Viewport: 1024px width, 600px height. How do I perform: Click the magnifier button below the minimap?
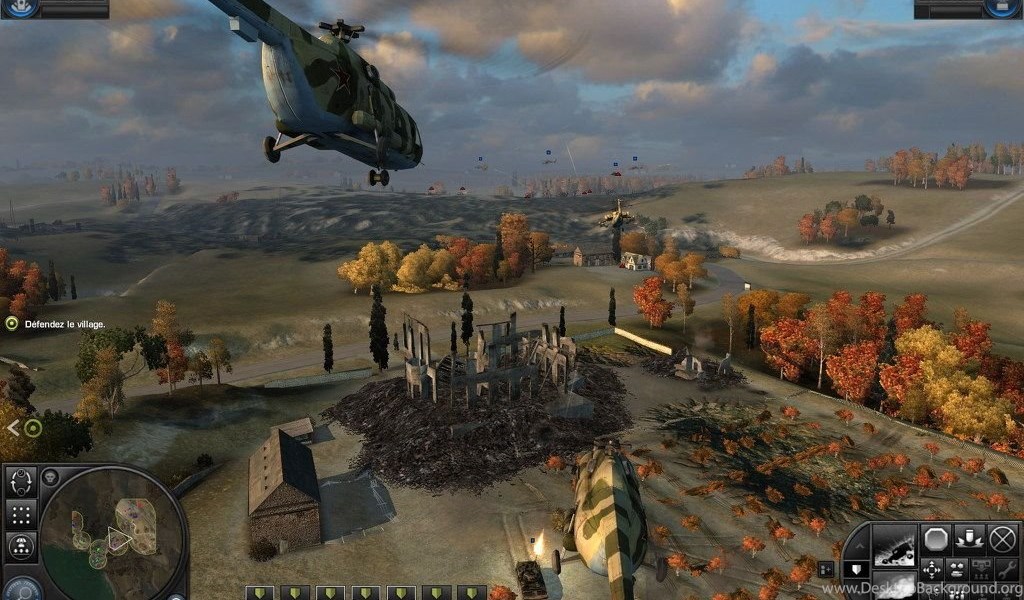pyautogui.click(x=22, y=590)
